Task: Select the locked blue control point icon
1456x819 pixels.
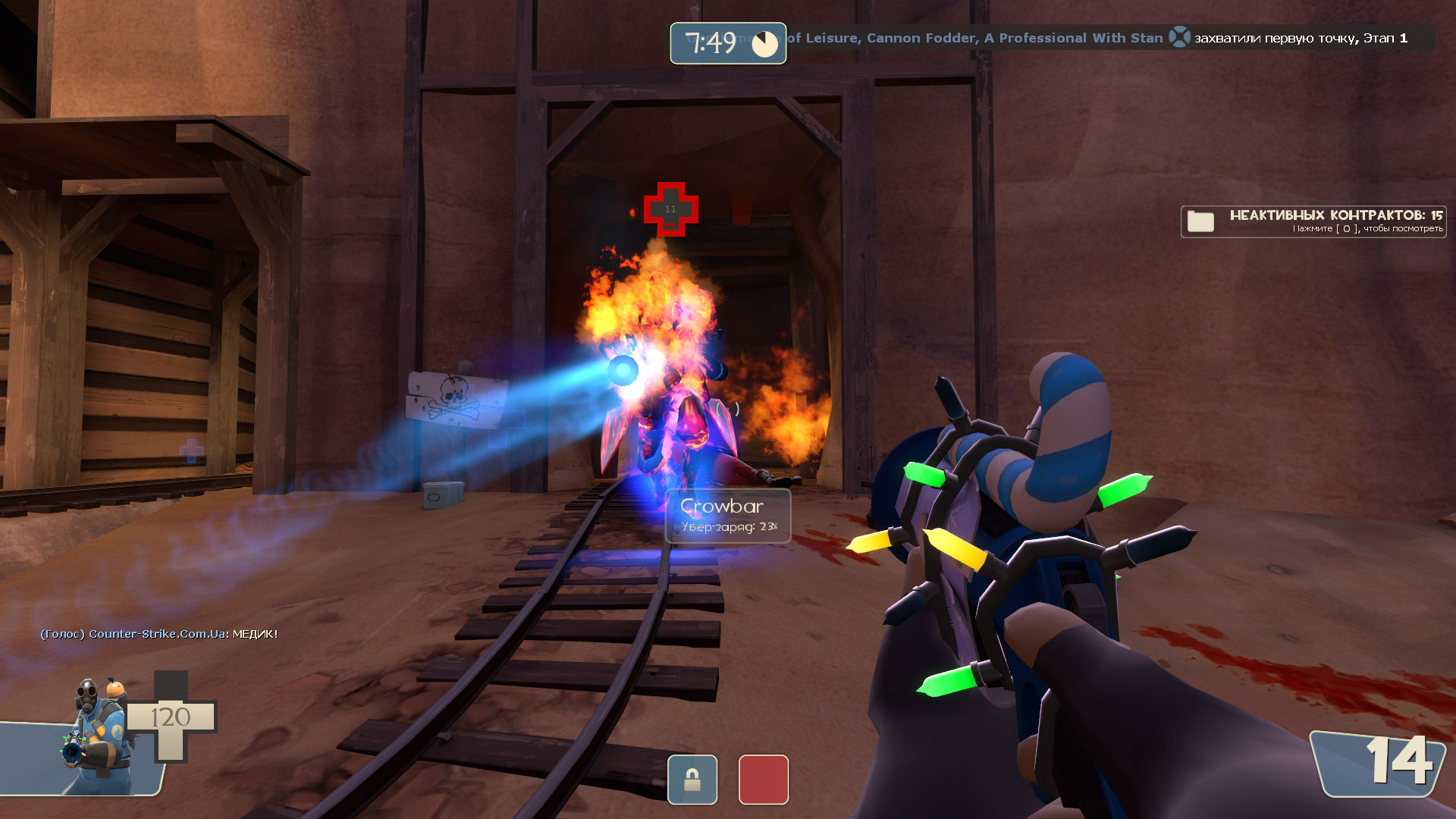Action: coord(692,779)
